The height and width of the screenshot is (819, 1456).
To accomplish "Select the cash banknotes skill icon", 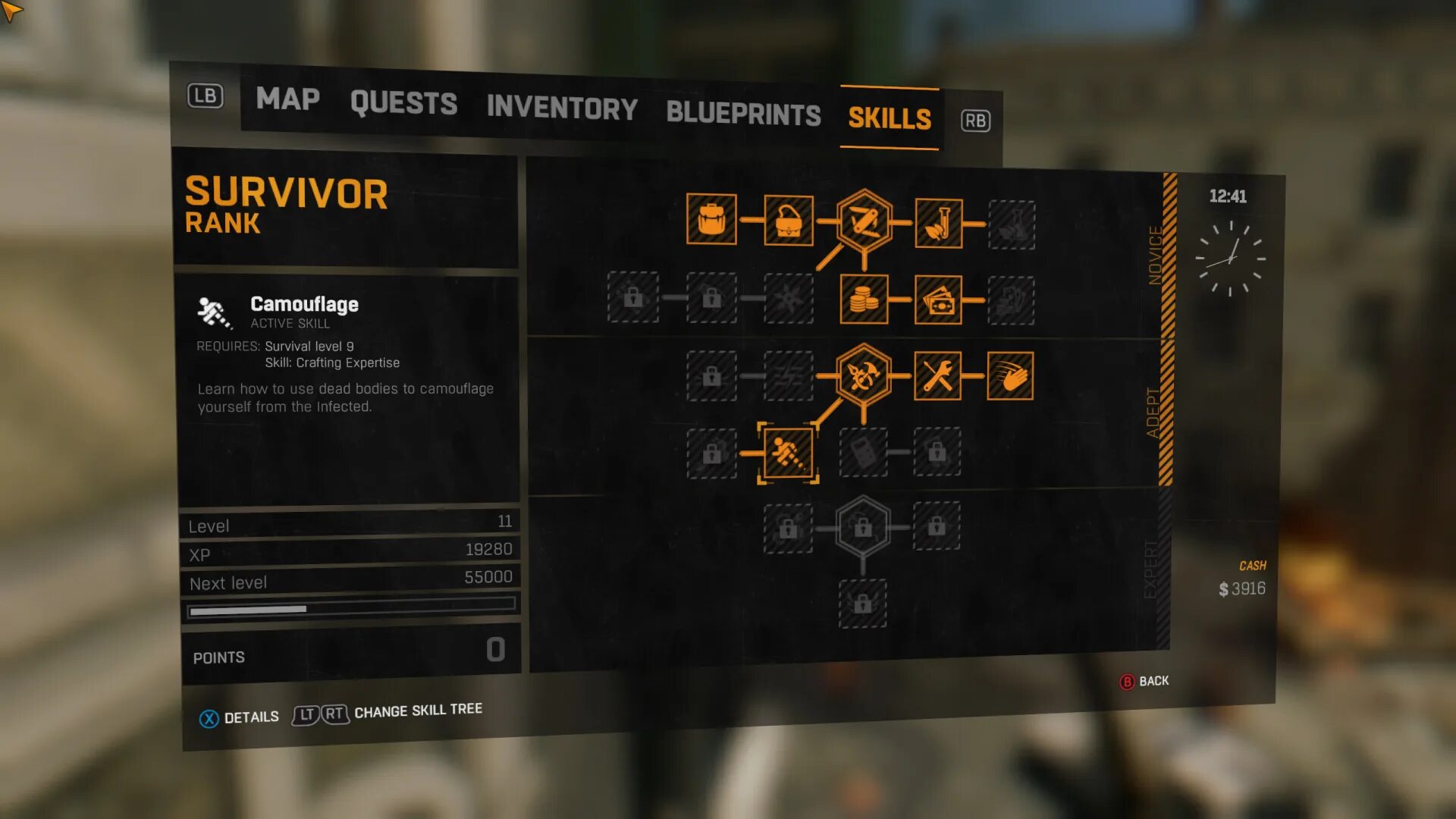I will coord(938,300).
